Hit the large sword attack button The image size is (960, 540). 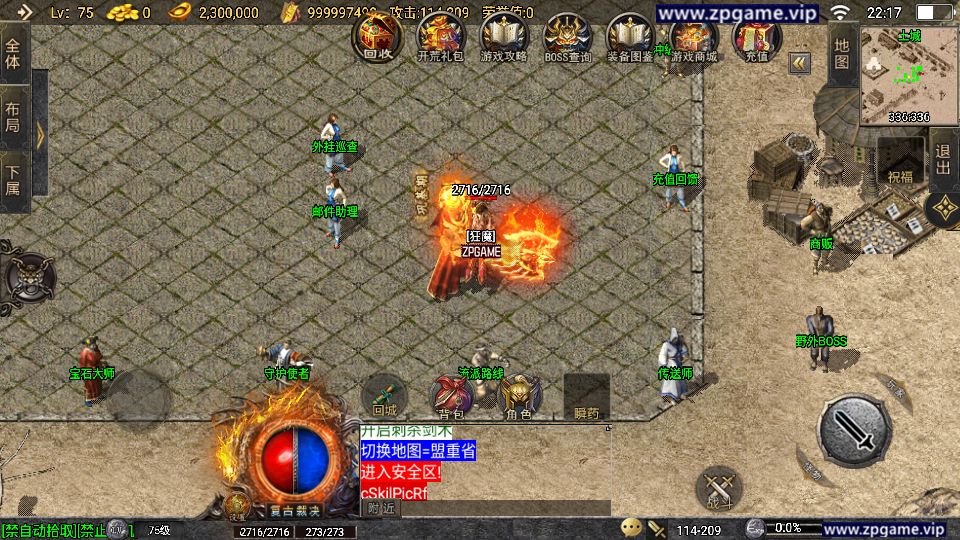point(854,432)
